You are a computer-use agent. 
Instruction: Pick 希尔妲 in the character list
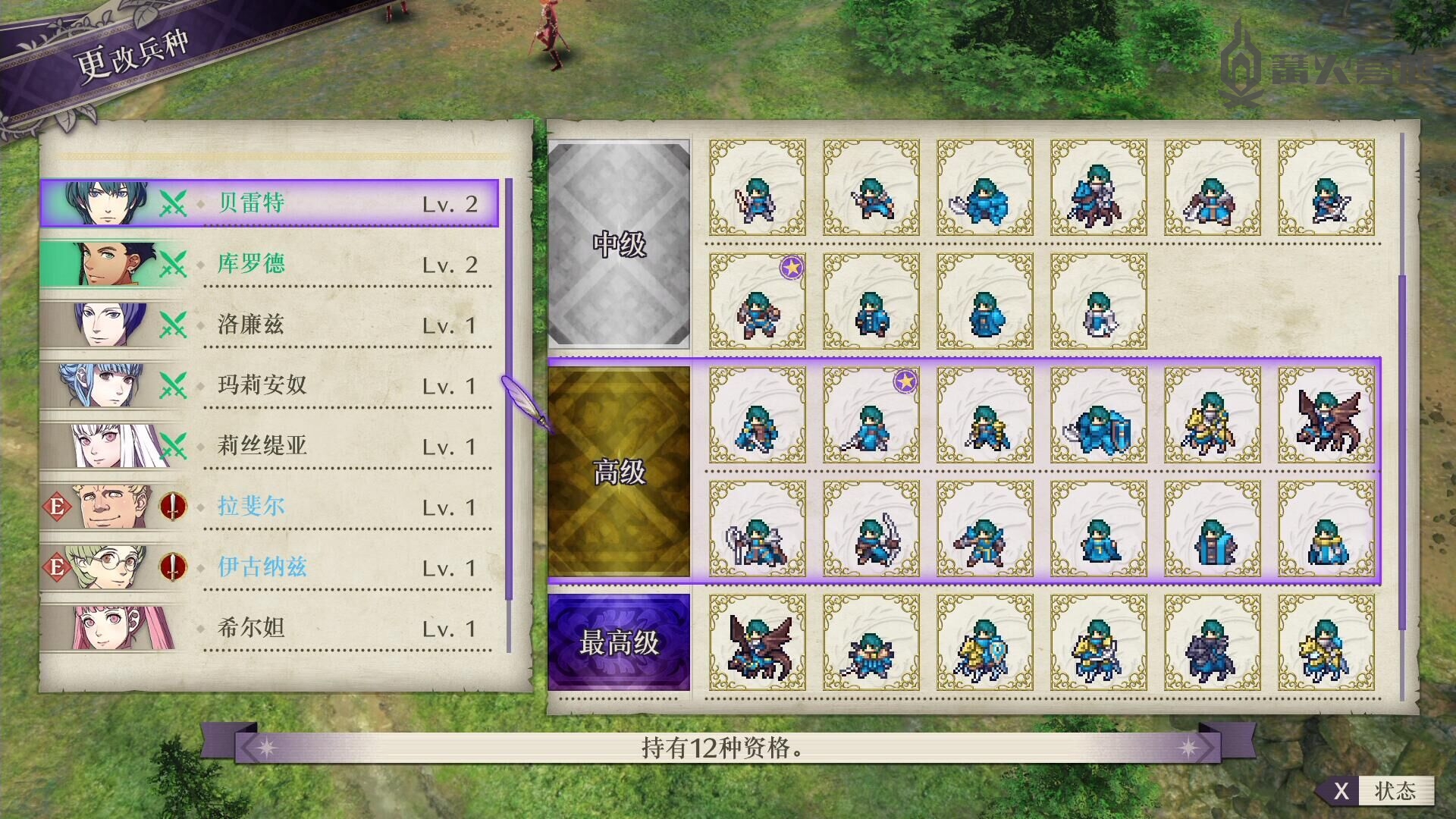tap(269, 628)
